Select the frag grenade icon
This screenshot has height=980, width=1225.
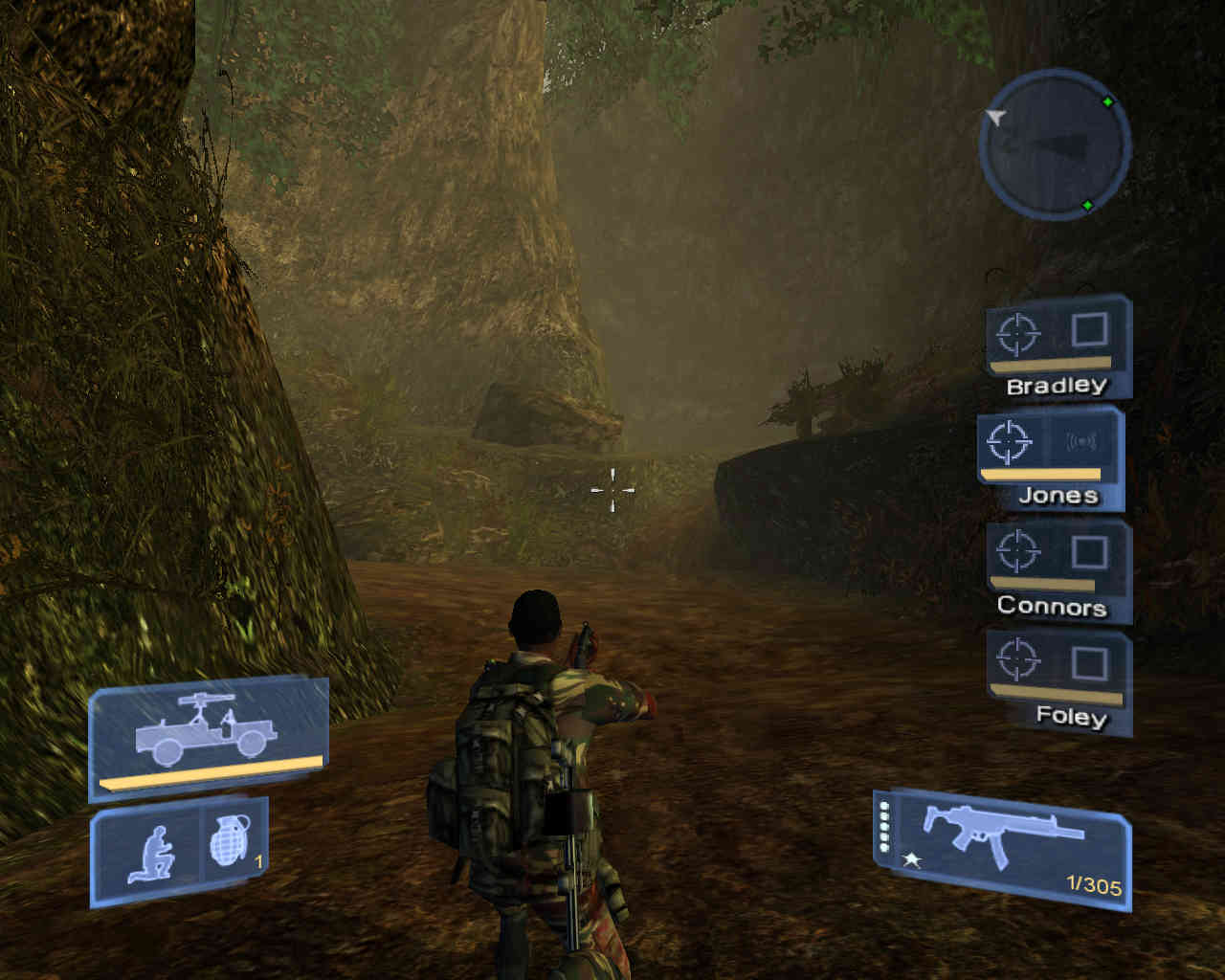point(230,842)
